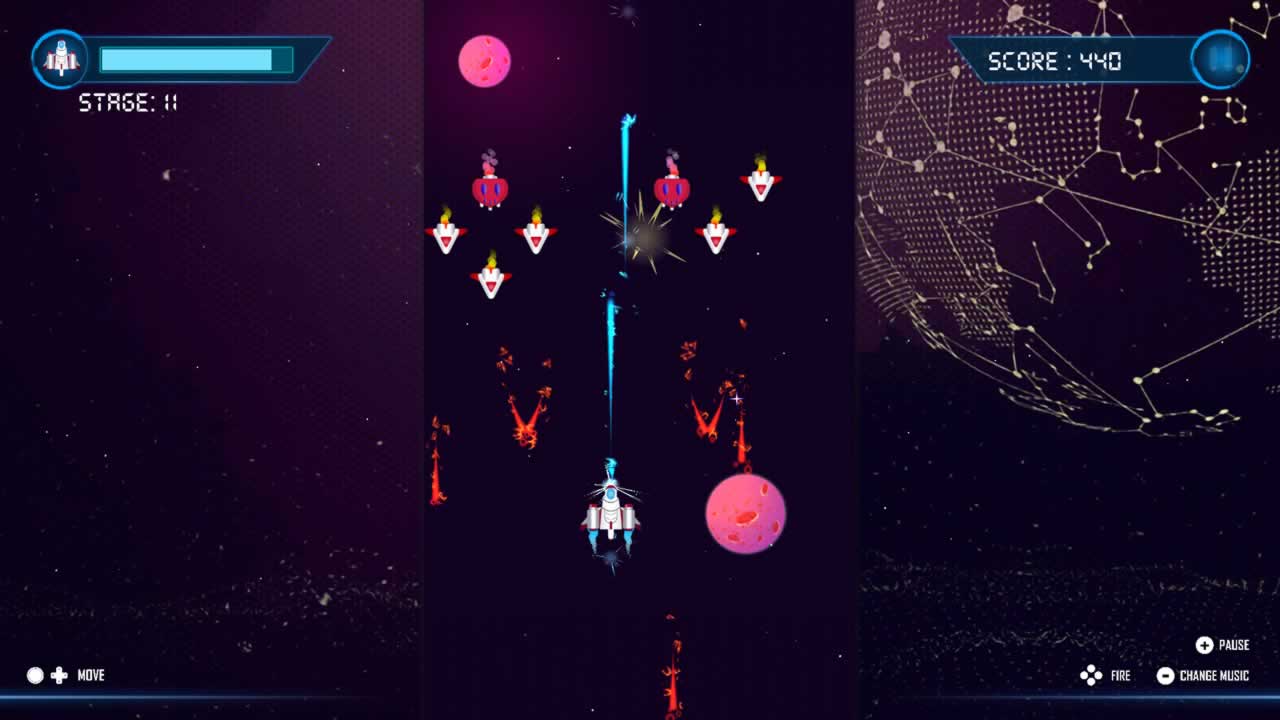The image size is (1280, 720).
Task: Click the player spaceship in the play area
Action: [x=610, y=515]
